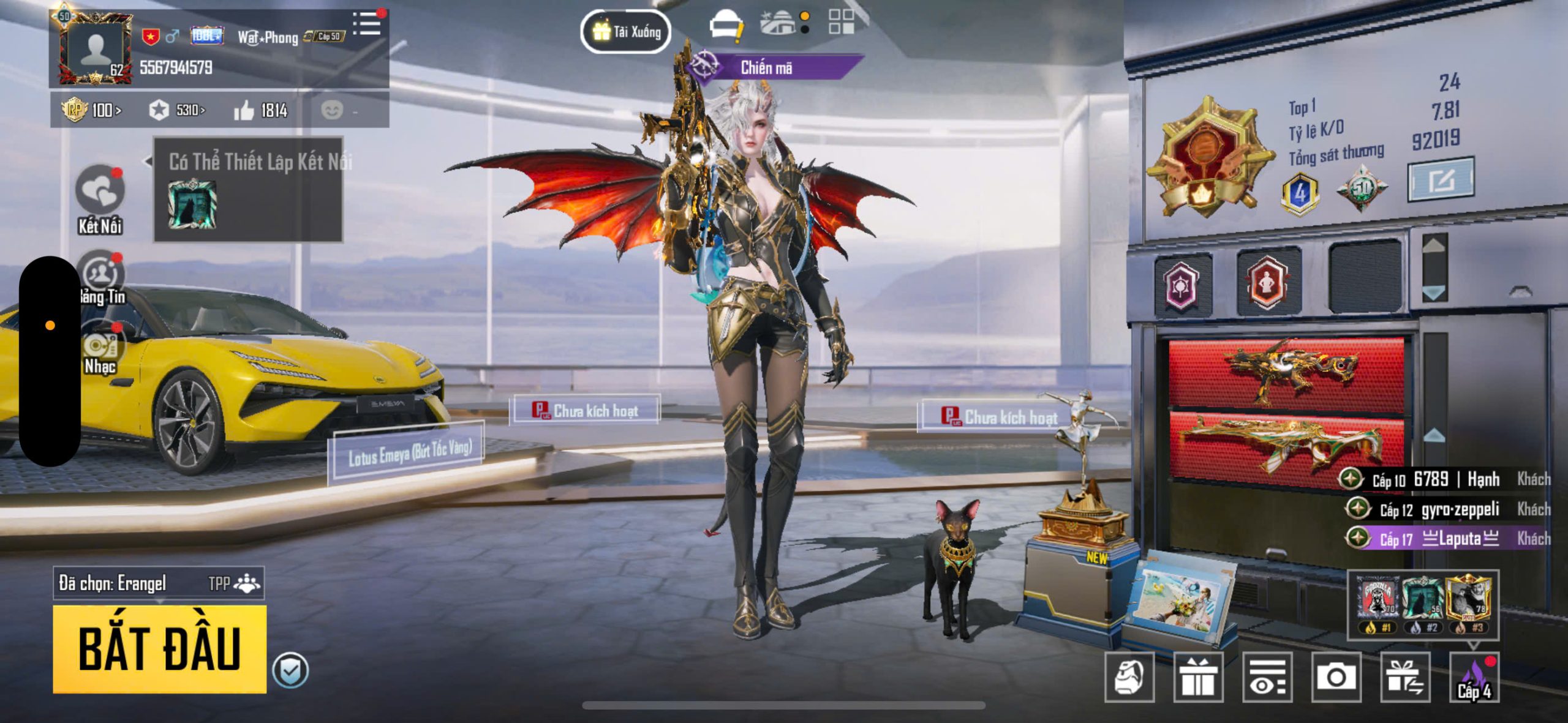Image resolution: width=1568 pixels, height=723 pixels.
Task: Open the Erangel map selection bar
Action: [x=159, y=583]
